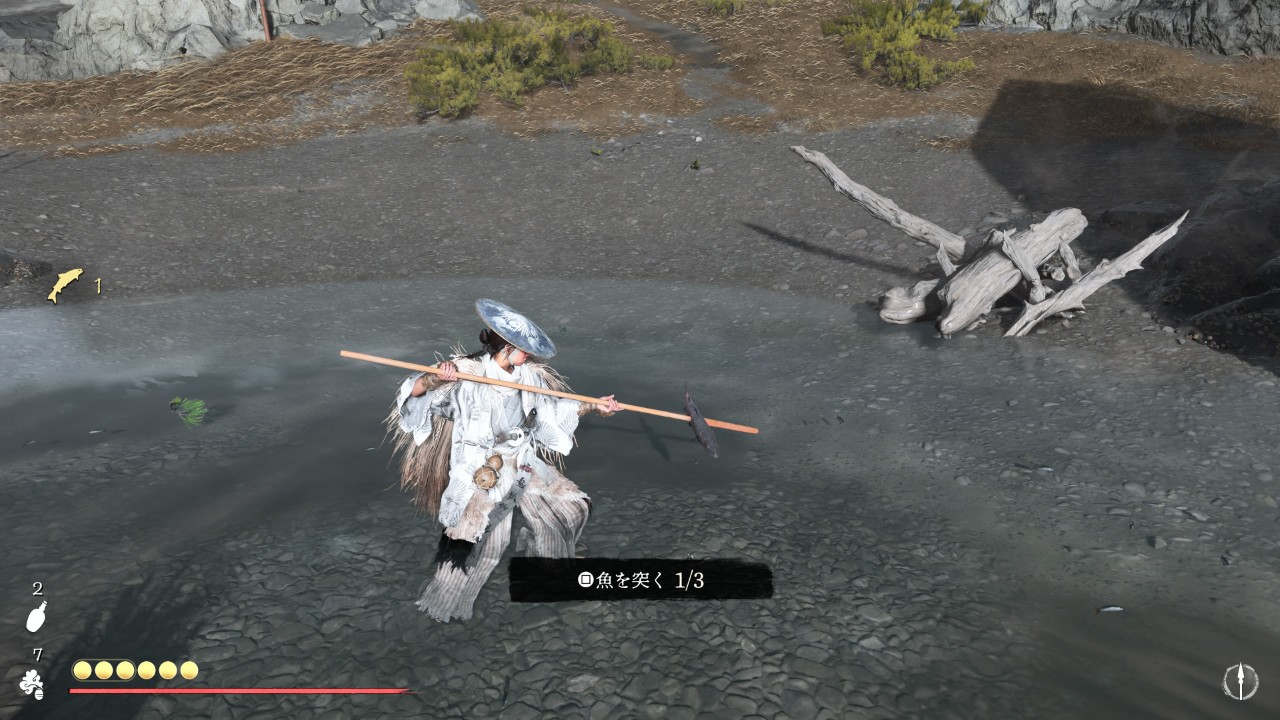Click the white flower item icon
Image resolution: width=1280 pixels, height=720 pixels.
32,684
